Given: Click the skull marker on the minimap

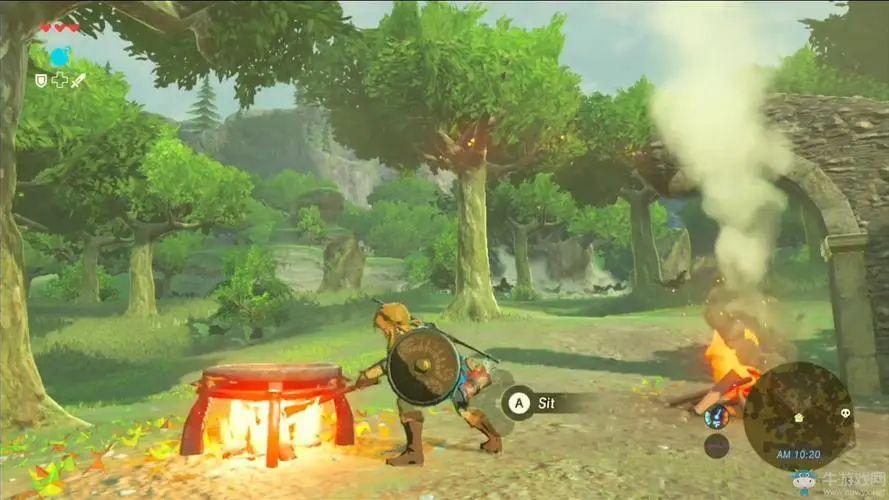Looking at the screenshot, I should tap(844, 412).
